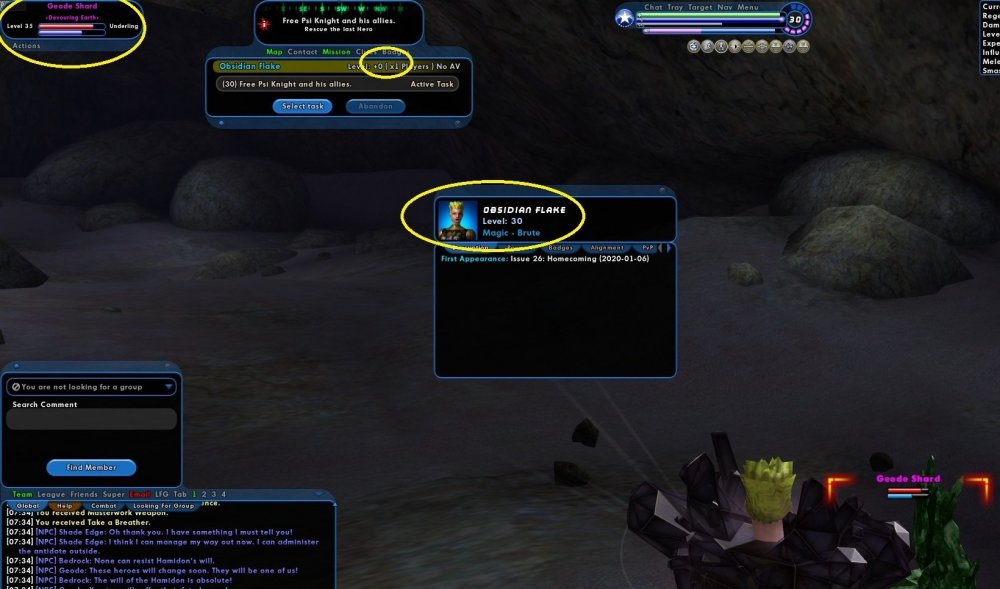Click the Actions label under target window
The image size is (1000, 589).
click(x=27, y=46)
